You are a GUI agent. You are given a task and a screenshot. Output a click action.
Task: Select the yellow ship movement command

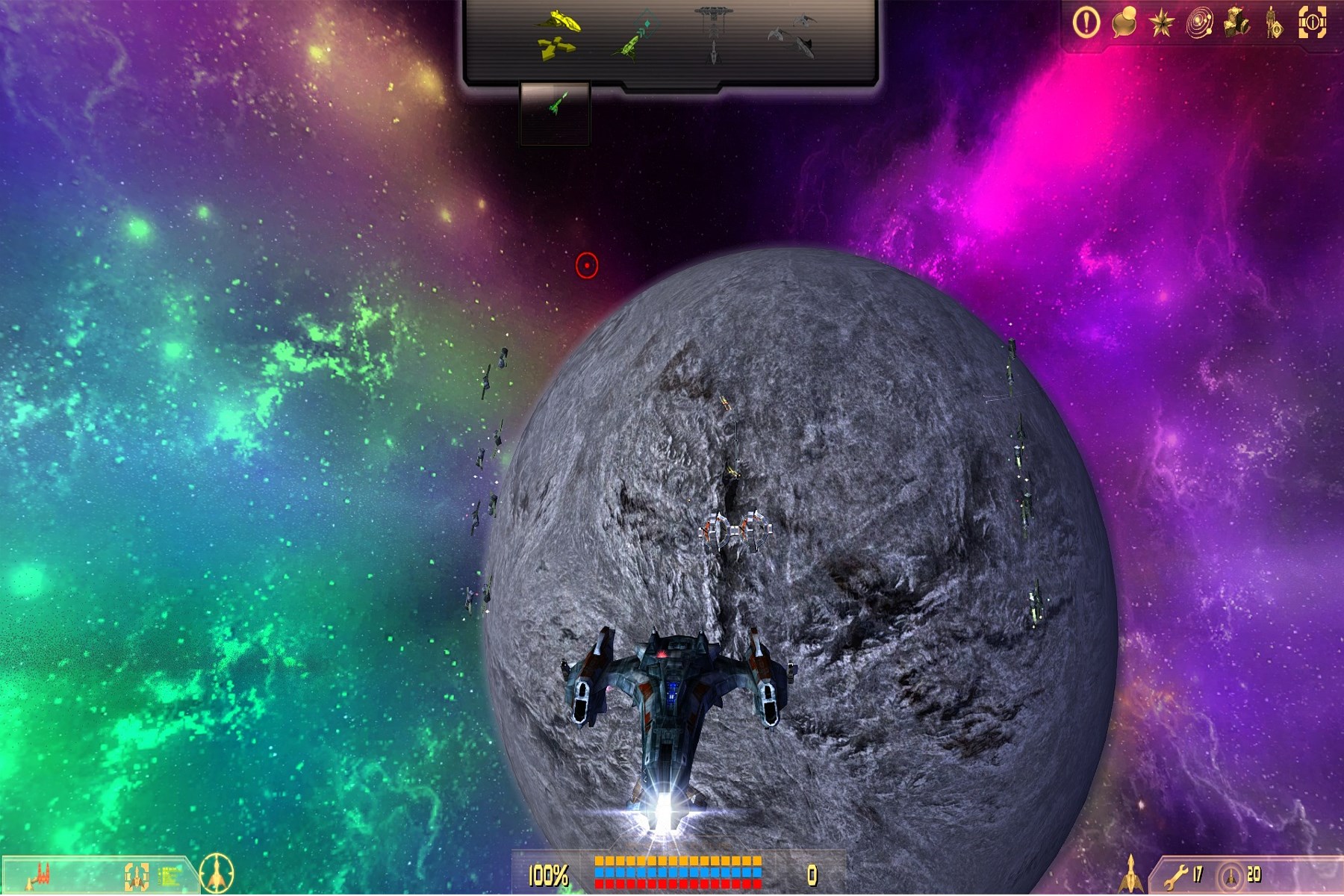559,35
